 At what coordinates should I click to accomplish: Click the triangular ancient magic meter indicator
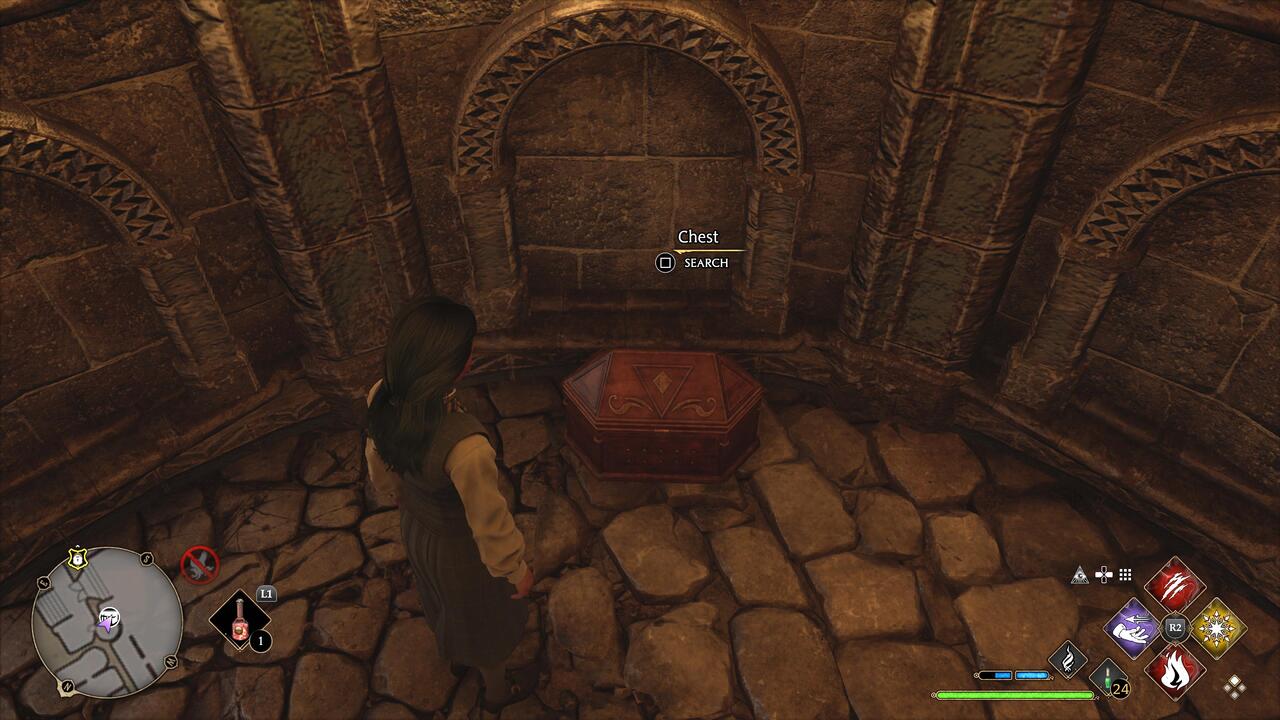1079,575
